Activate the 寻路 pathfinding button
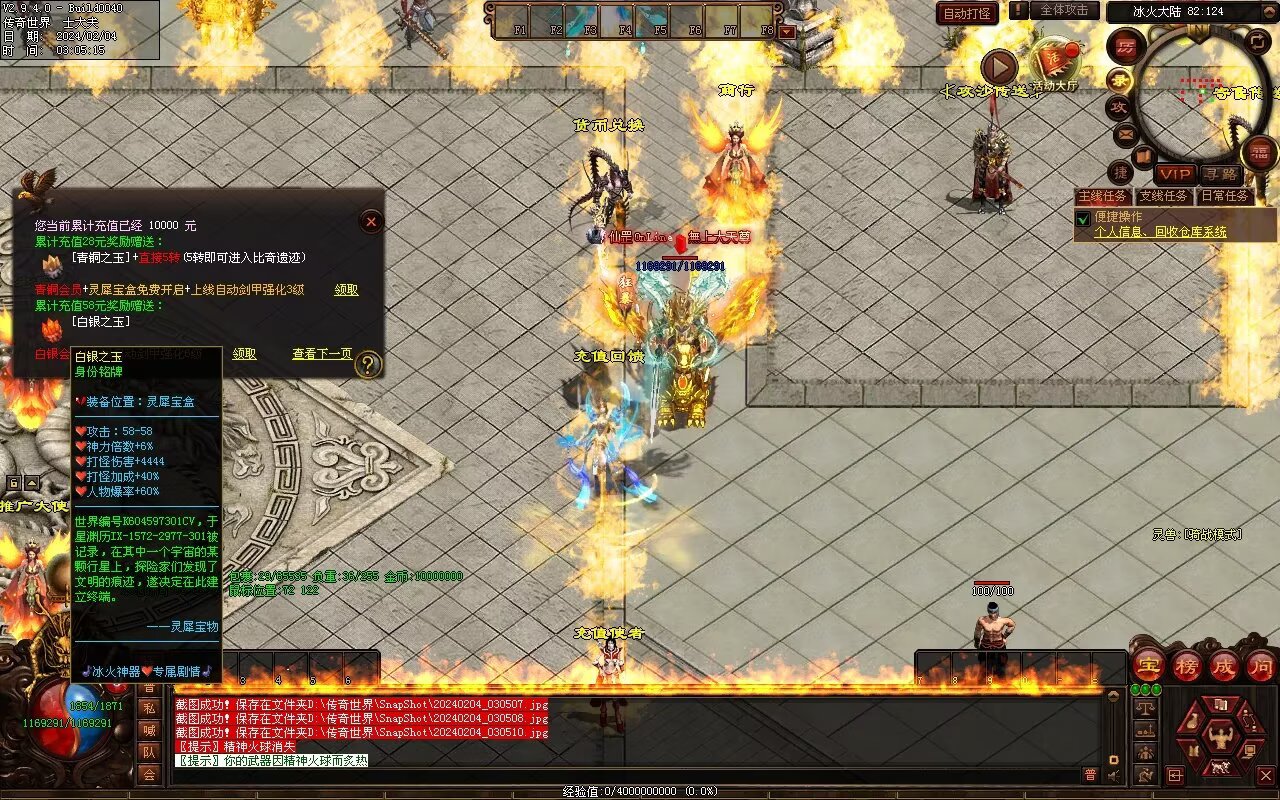Screen dimensions: 1280x800 point(1219,174)
